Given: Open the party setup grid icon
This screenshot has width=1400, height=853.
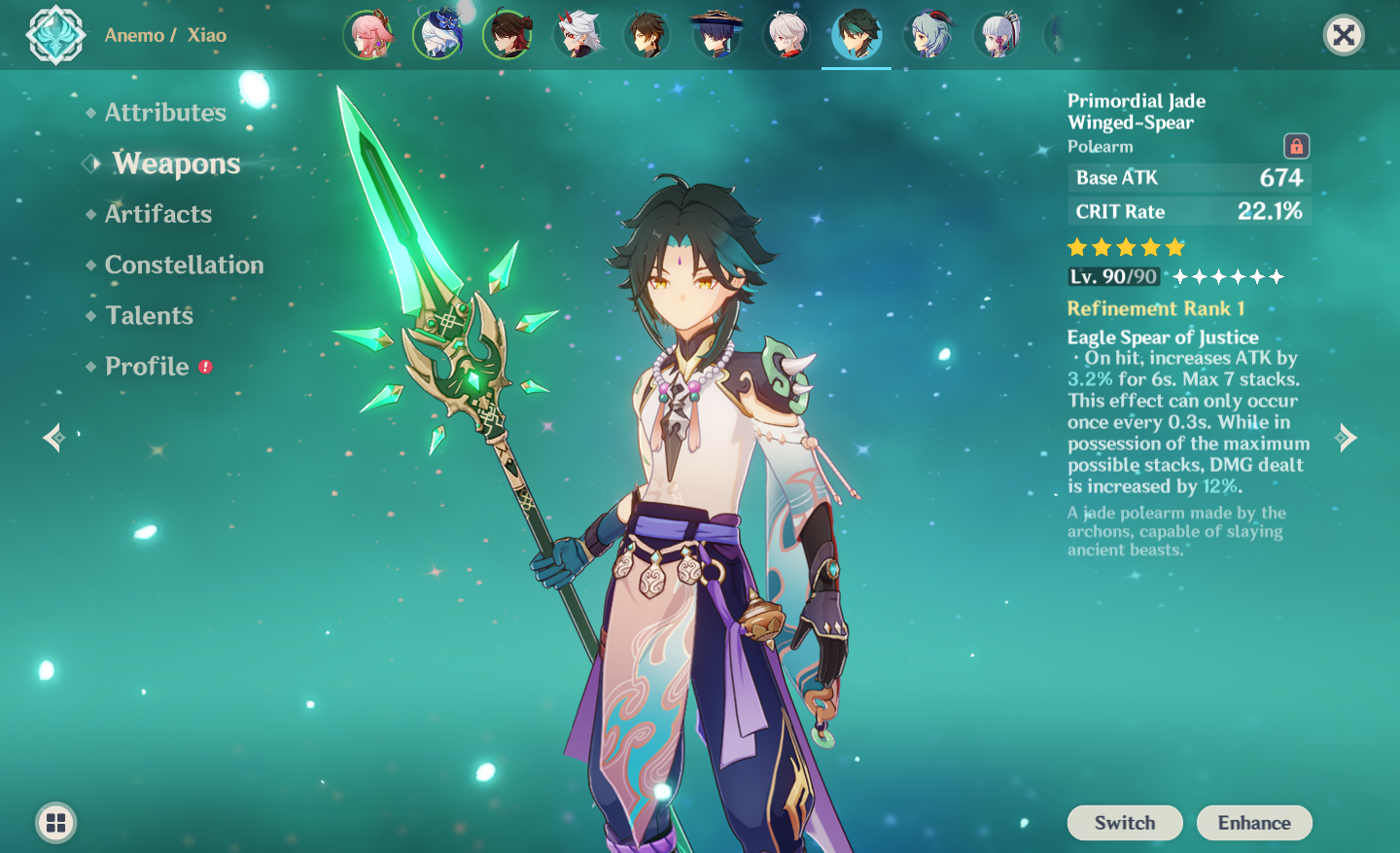Looking at the screenshot, I should 55,822.
